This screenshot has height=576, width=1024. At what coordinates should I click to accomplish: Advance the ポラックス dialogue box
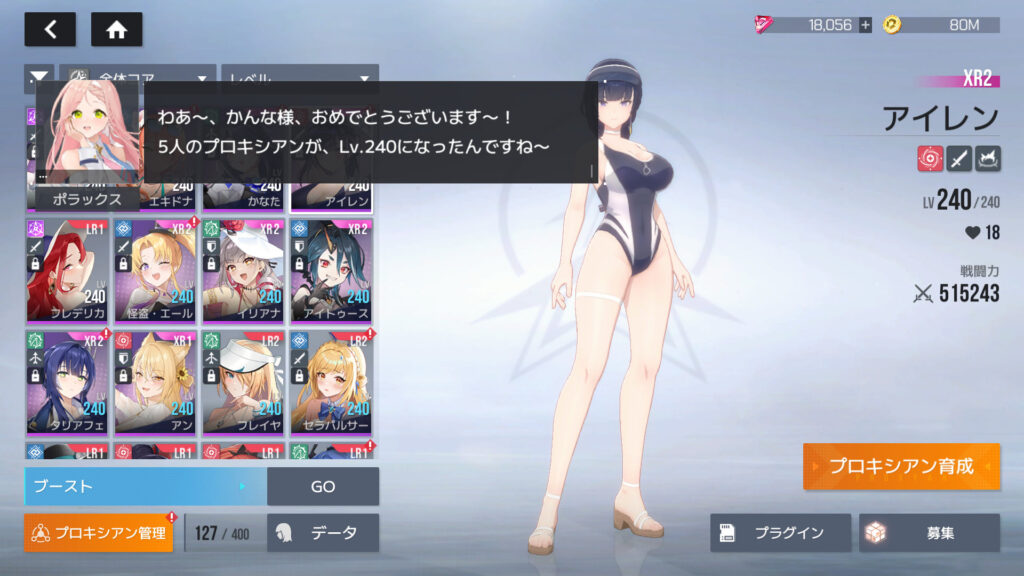(x=370, y=131)
